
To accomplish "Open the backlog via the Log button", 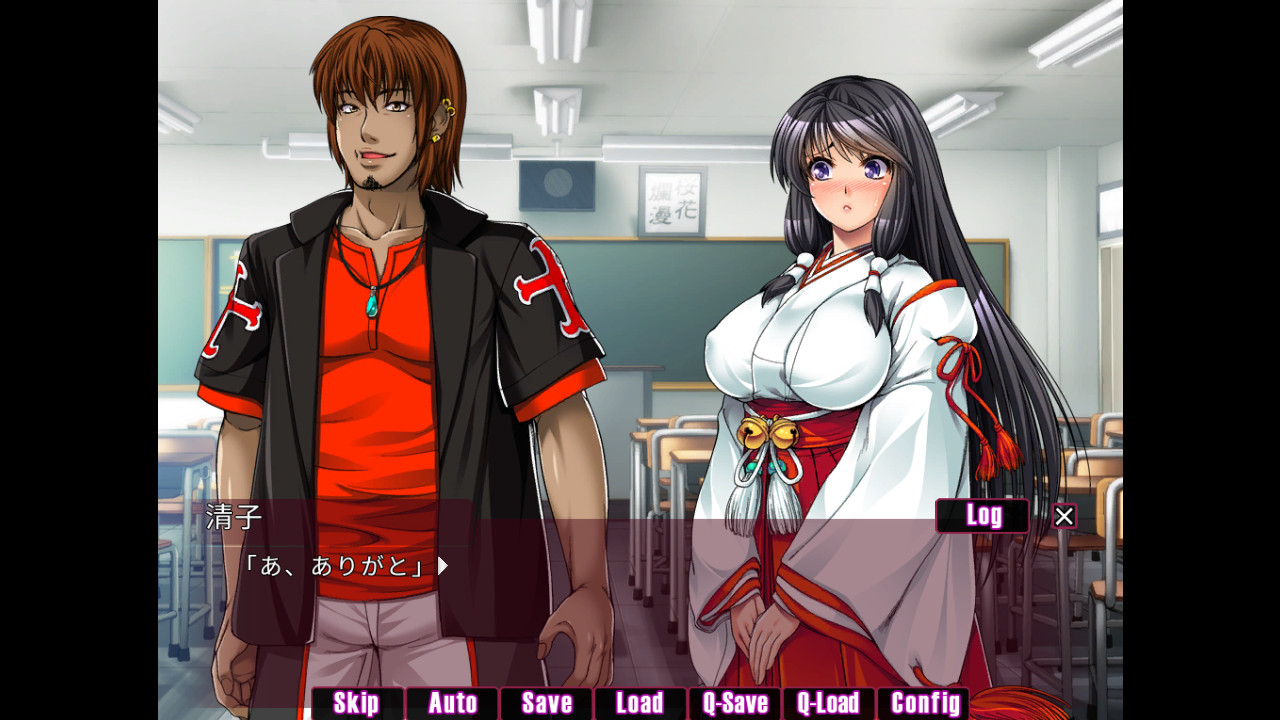I will coord(982,516).
